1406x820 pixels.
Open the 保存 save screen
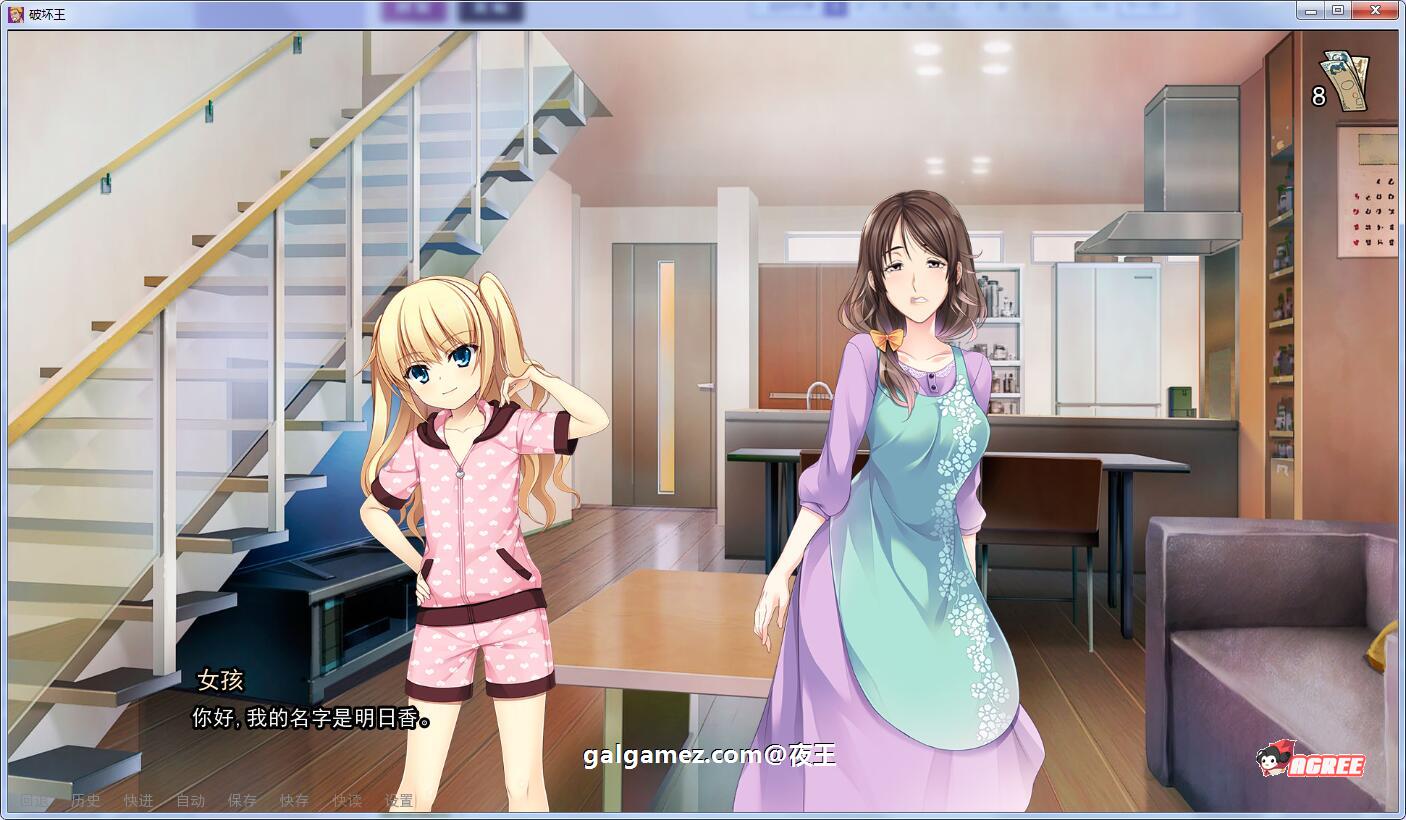(243, 801)
